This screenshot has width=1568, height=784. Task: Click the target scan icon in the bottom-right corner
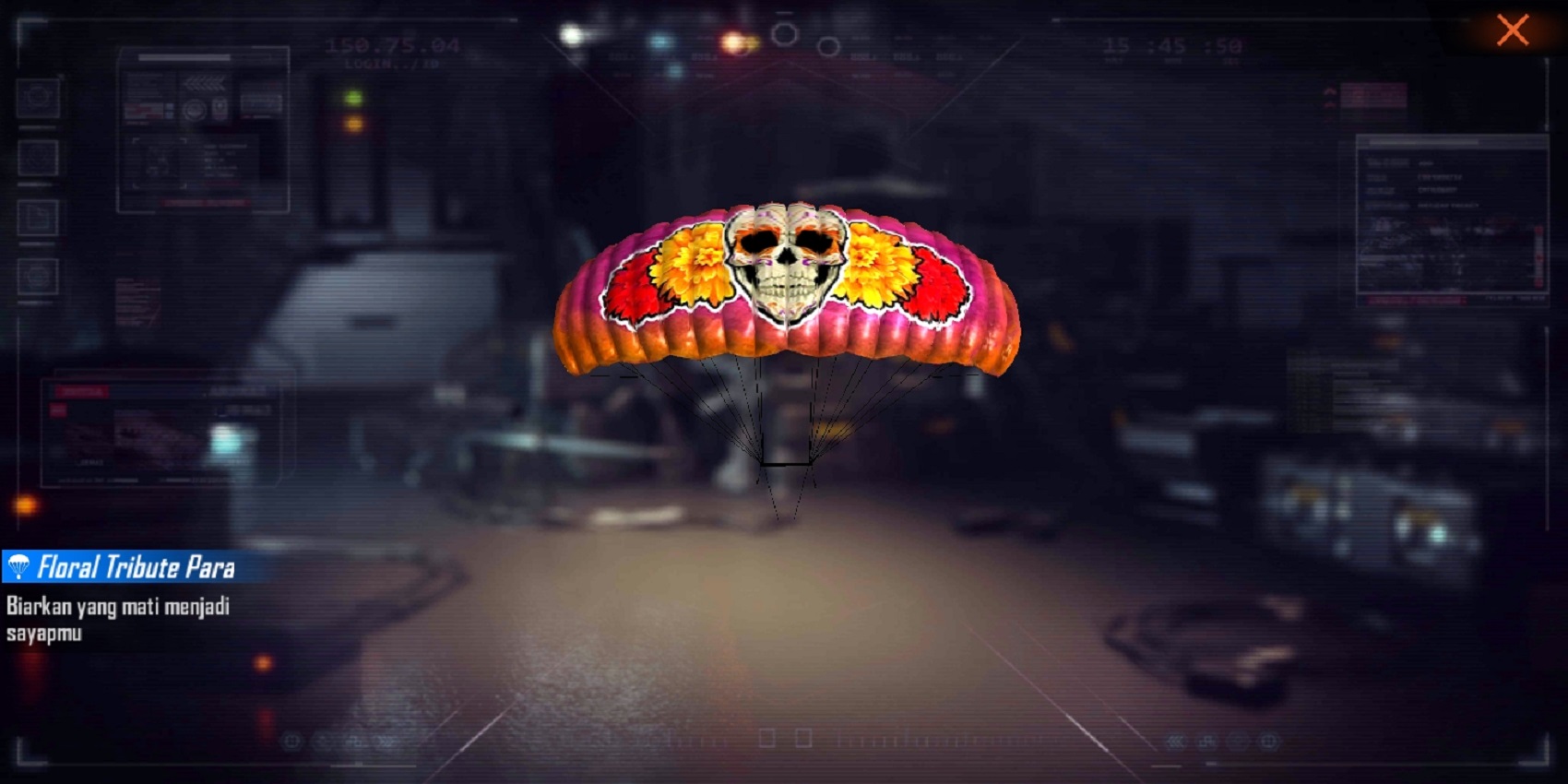pyautogui.click(x=1269, y=741)
